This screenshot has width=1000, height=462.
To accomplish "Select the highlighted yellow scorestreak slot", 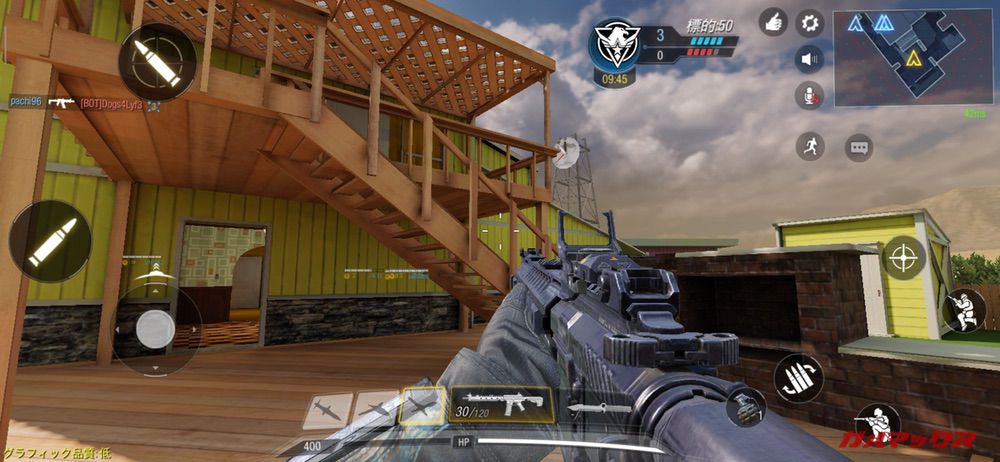I will (x=422, y=407).
